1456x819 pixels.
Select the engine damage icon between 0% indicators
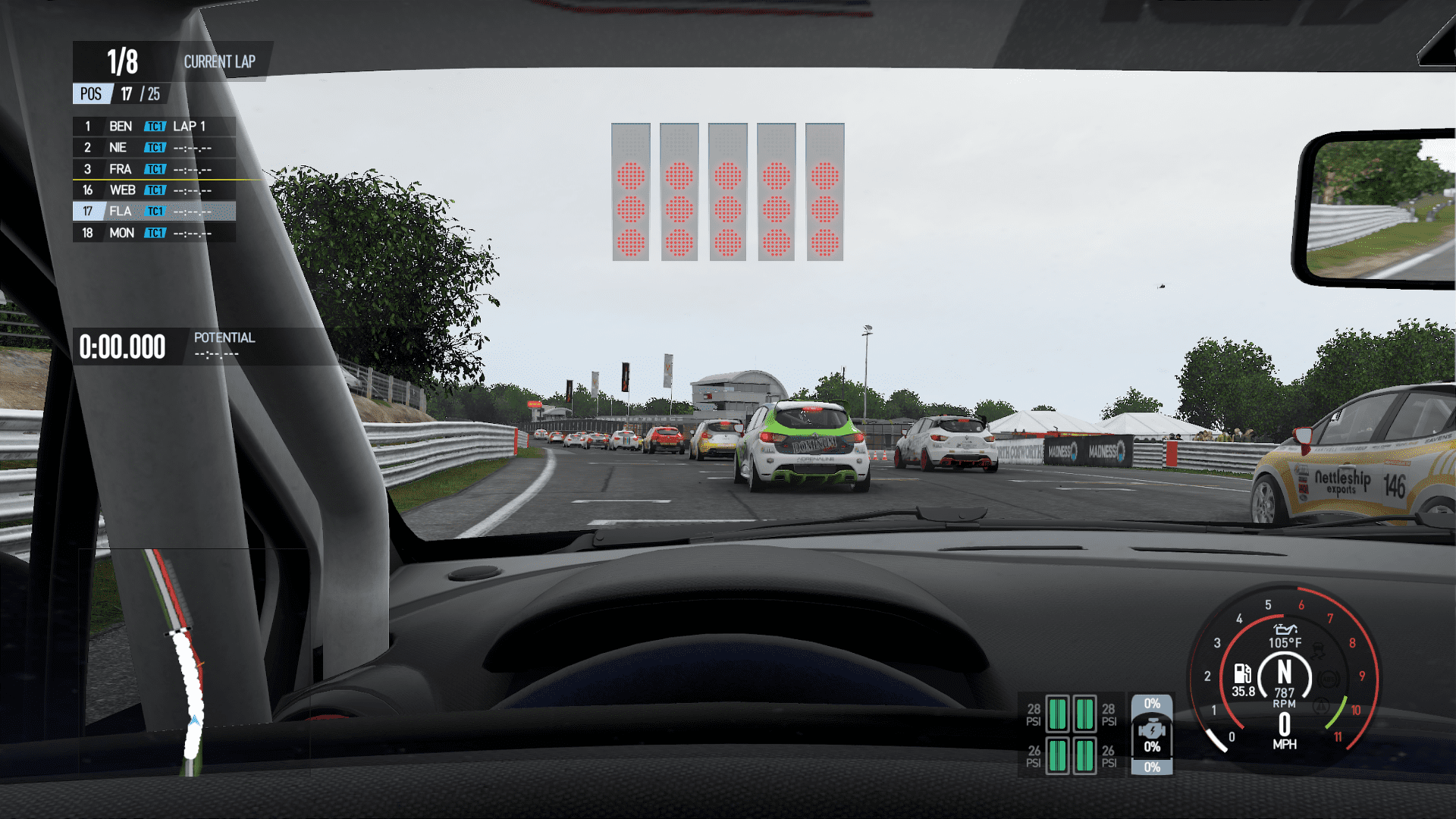(1152, 730)
